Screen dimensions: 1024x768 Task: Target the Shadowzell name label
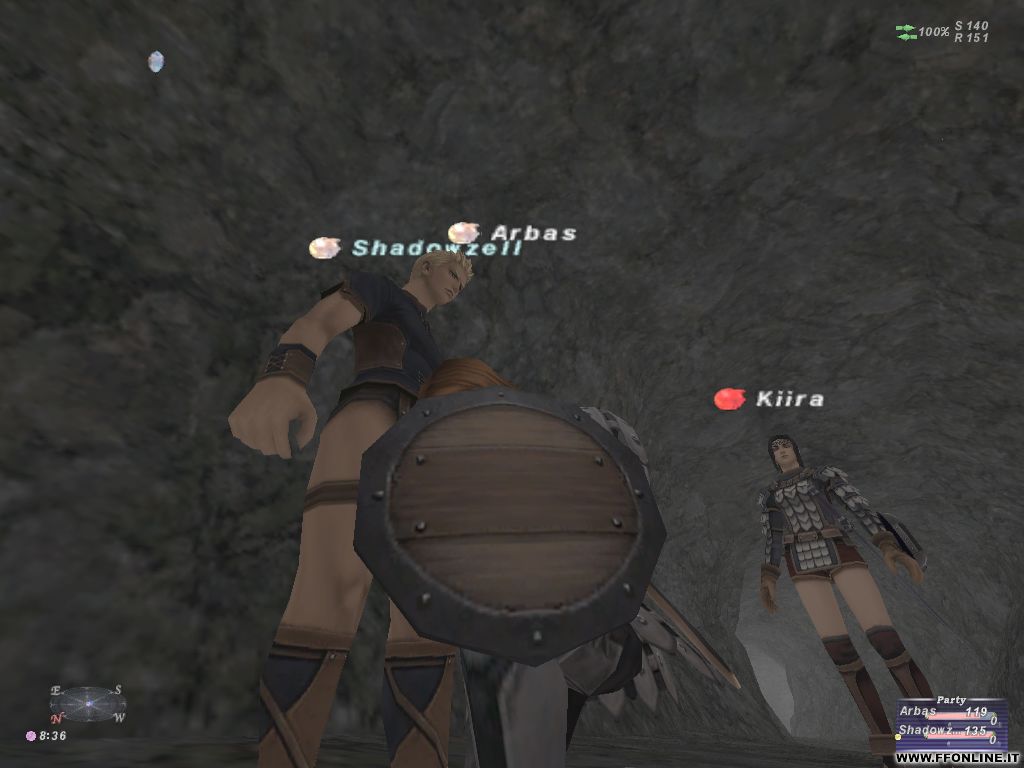[436, 248]
